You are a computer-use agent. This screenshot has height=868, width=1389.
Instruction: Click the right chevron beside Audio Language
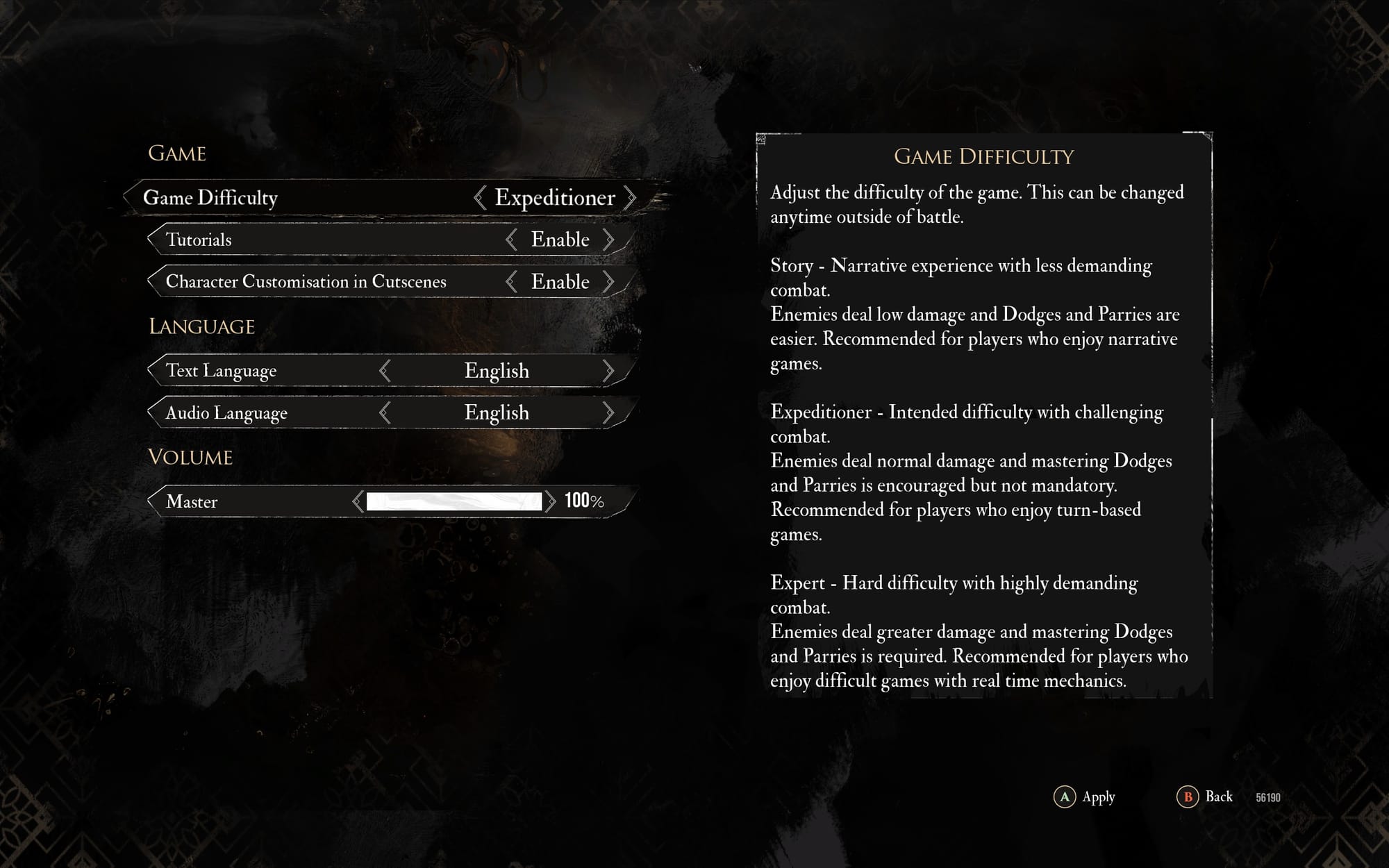click(609, 412)
